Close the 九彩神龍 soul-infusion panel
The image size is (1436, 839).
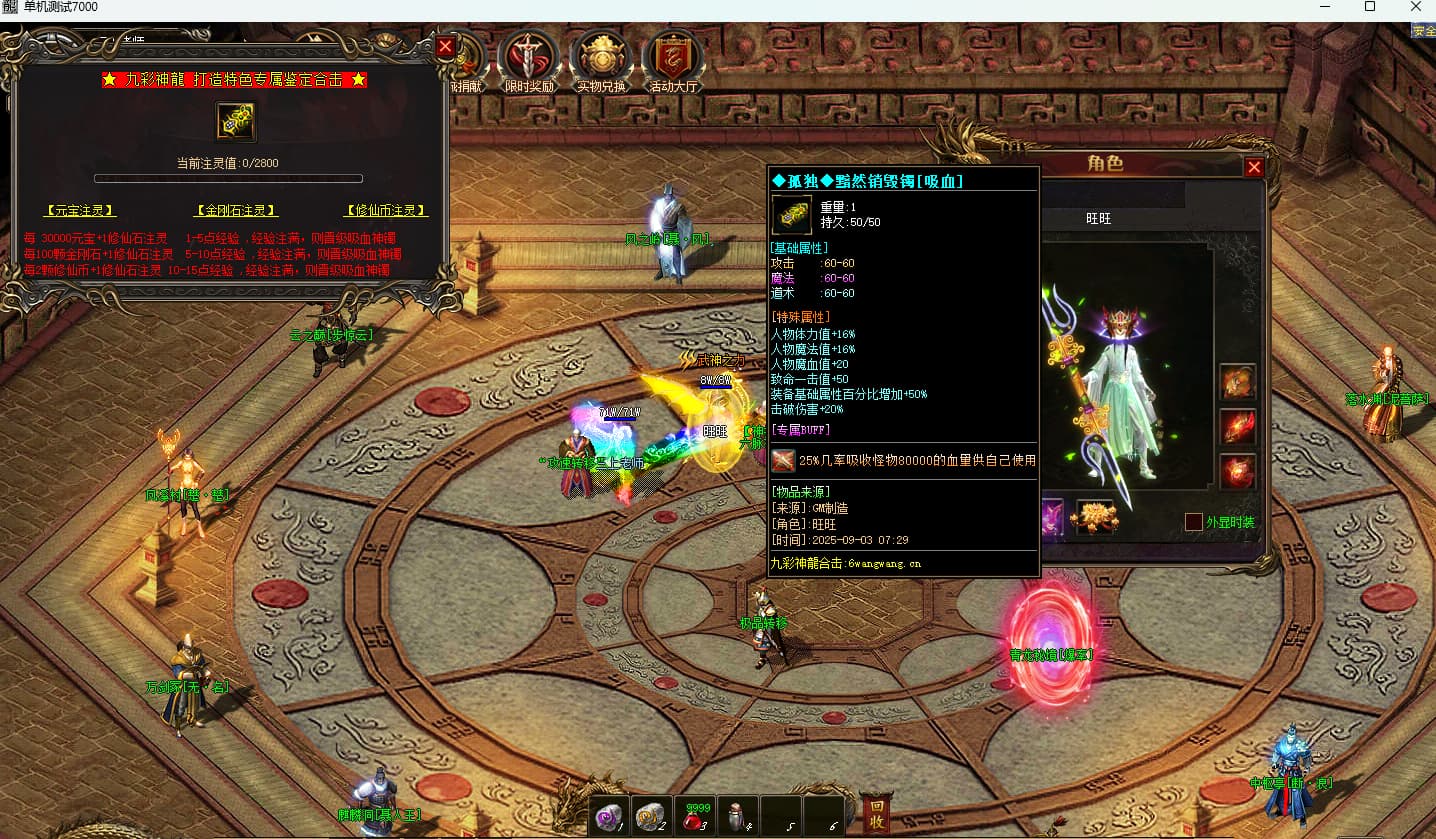(x=446, y=46)
